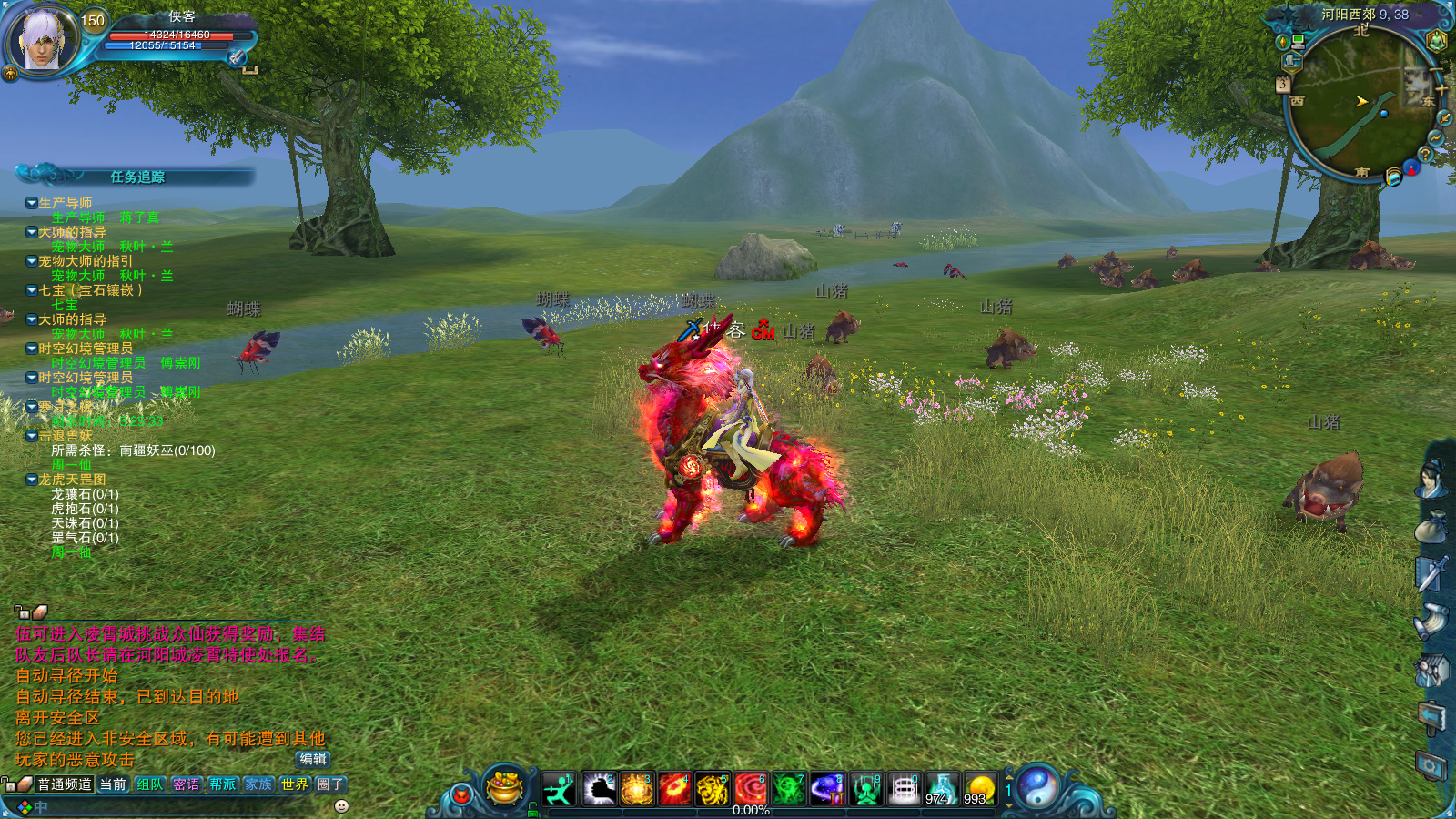Click the question mark help button
Screen dimensions: 1456x819
(x=1425, y=155)
